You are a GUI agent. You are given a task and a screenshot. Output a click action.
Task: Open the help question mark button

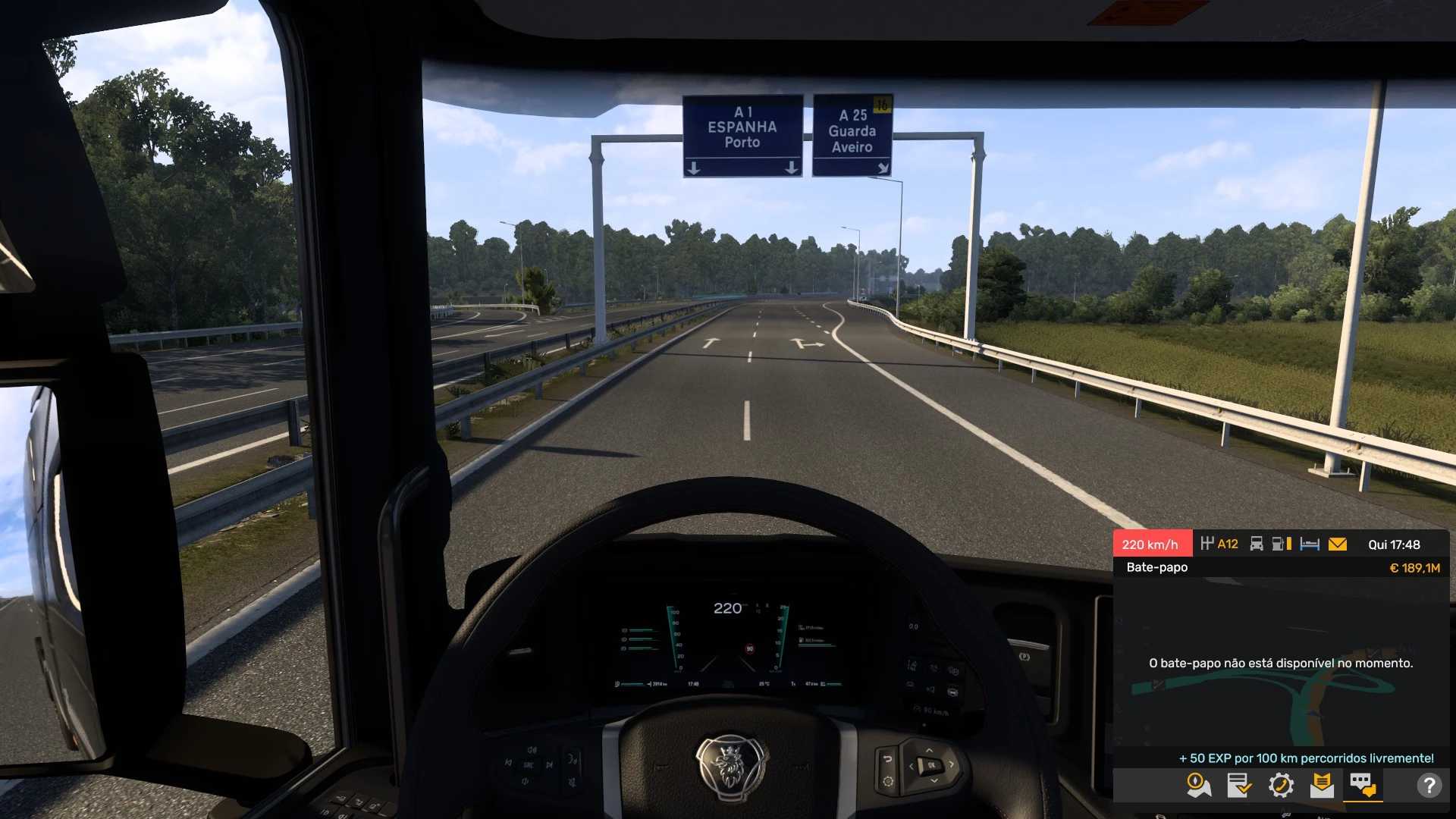pyautogui.click(x=1429, y=786)
